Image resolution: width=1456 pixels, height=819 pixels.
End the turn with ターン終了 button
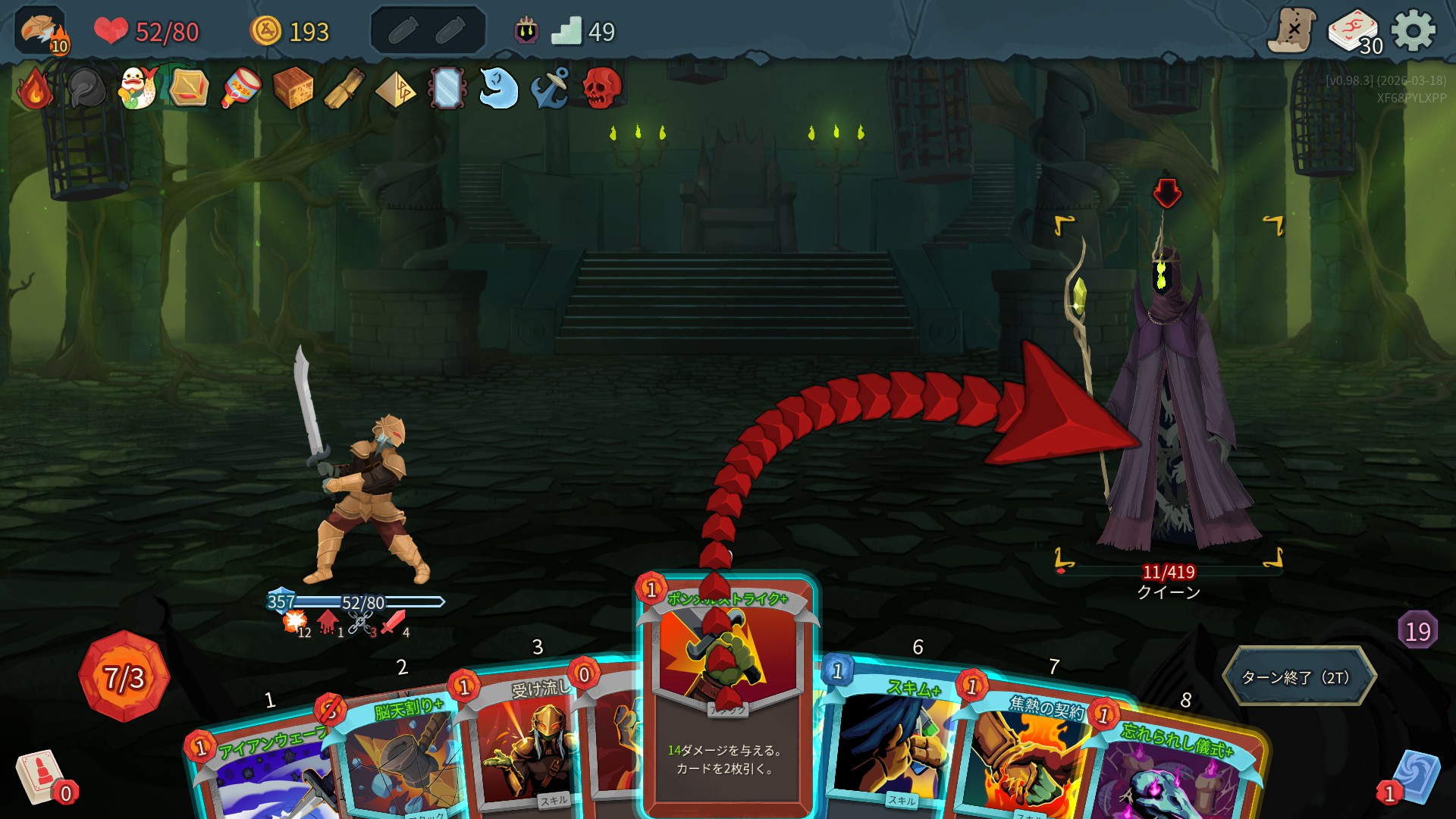pyautogui.click(x=1298, y=676)
